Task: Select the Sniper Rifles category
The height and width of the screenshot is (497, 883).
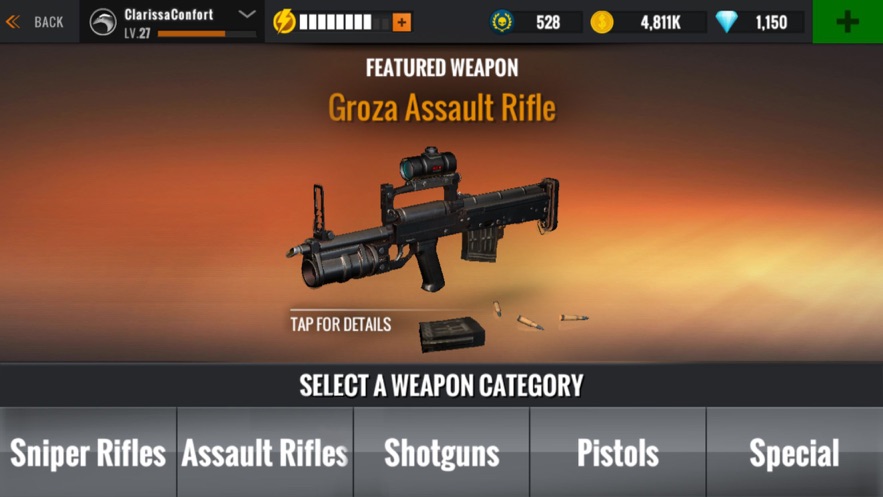Action: (88, 453)
